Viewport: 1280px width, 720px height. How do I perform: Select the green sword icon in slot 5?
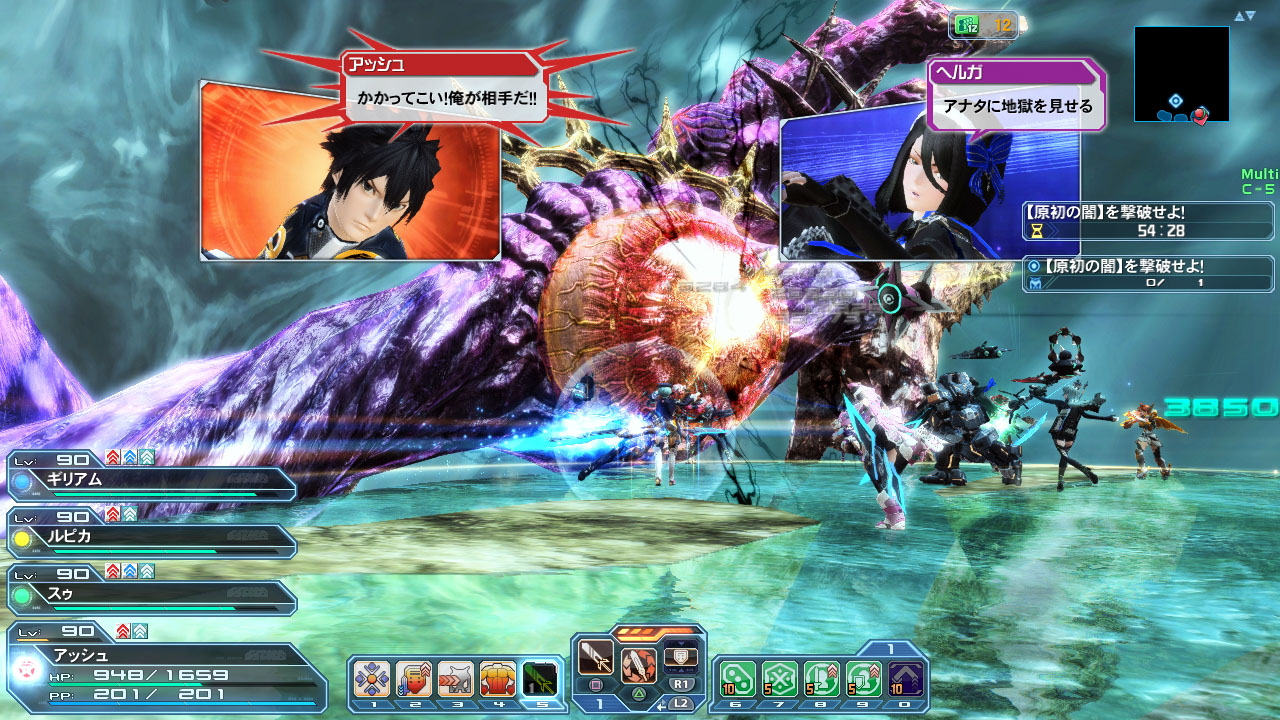[x=540, y=678]
